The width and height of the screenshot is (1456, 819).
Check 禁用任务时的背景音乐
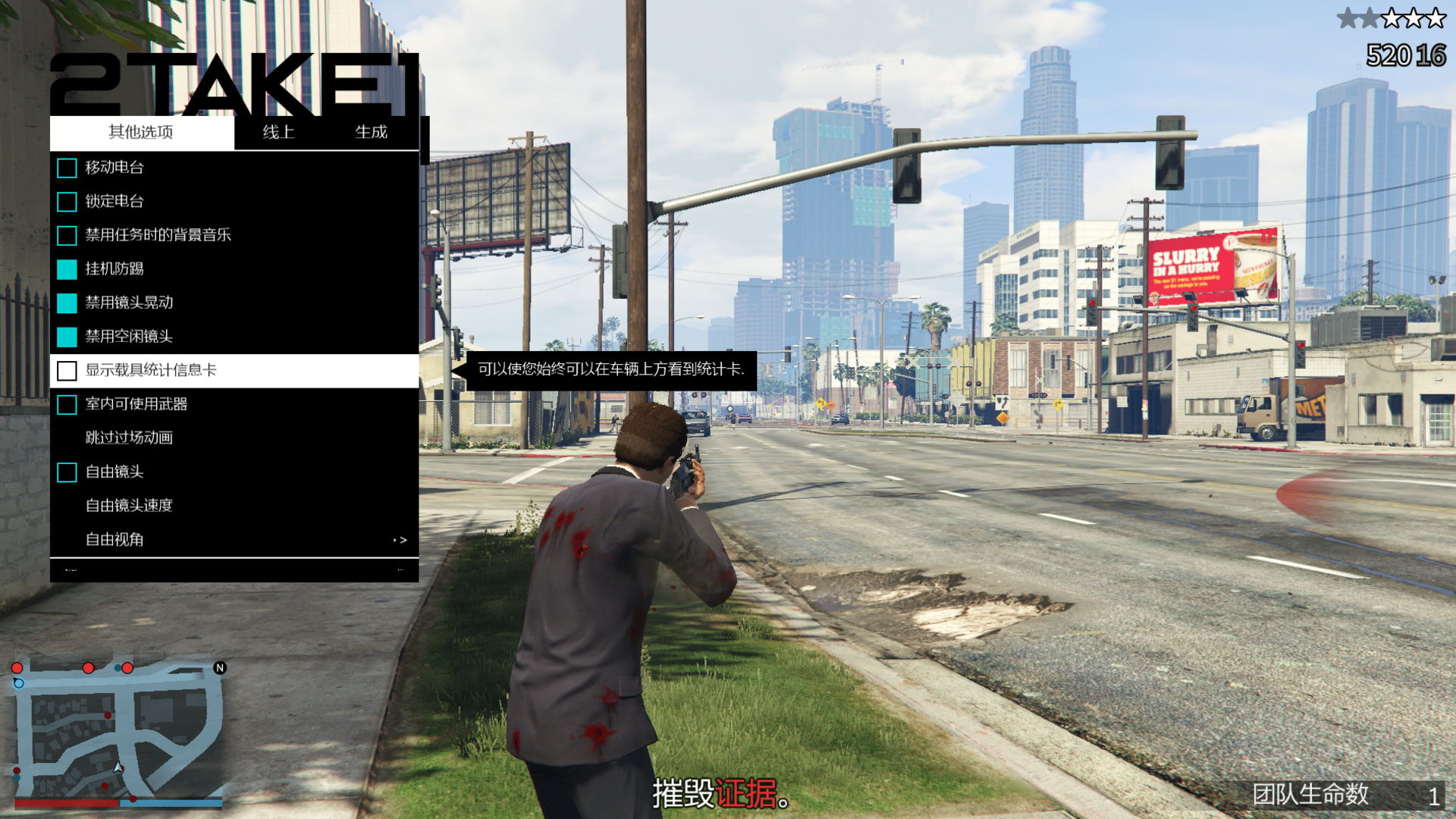point(67,235)
